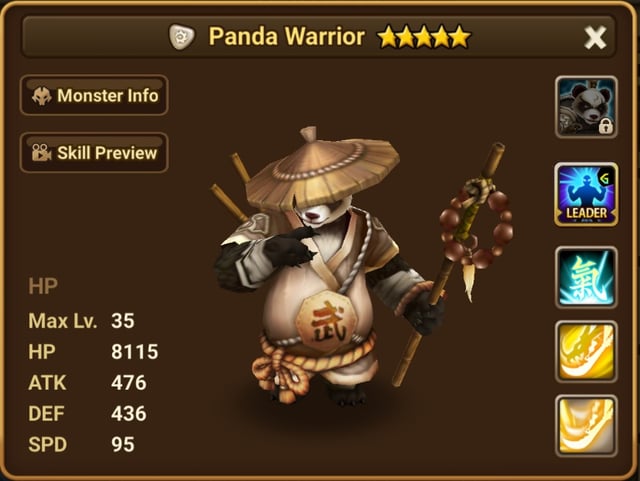The image size is (640, 481).
Task: Select the locked panda portrait thumbnail
Action: pos(586,107)
